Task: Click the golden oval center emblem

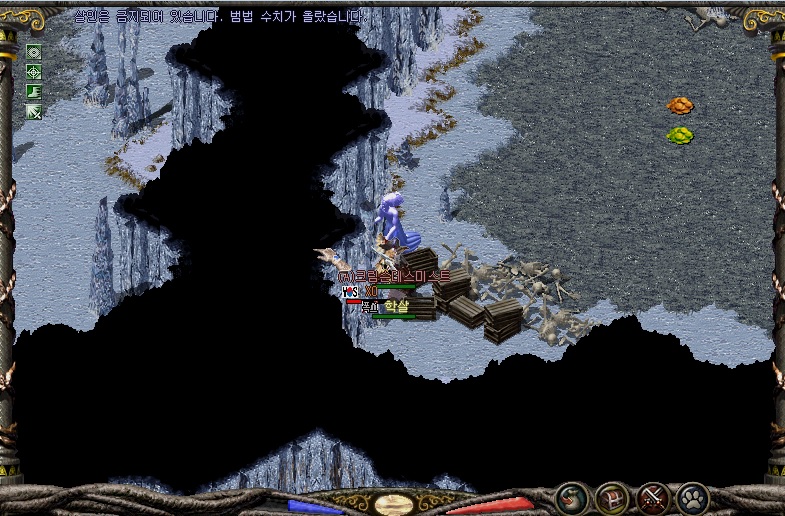Action: [394, 503]
